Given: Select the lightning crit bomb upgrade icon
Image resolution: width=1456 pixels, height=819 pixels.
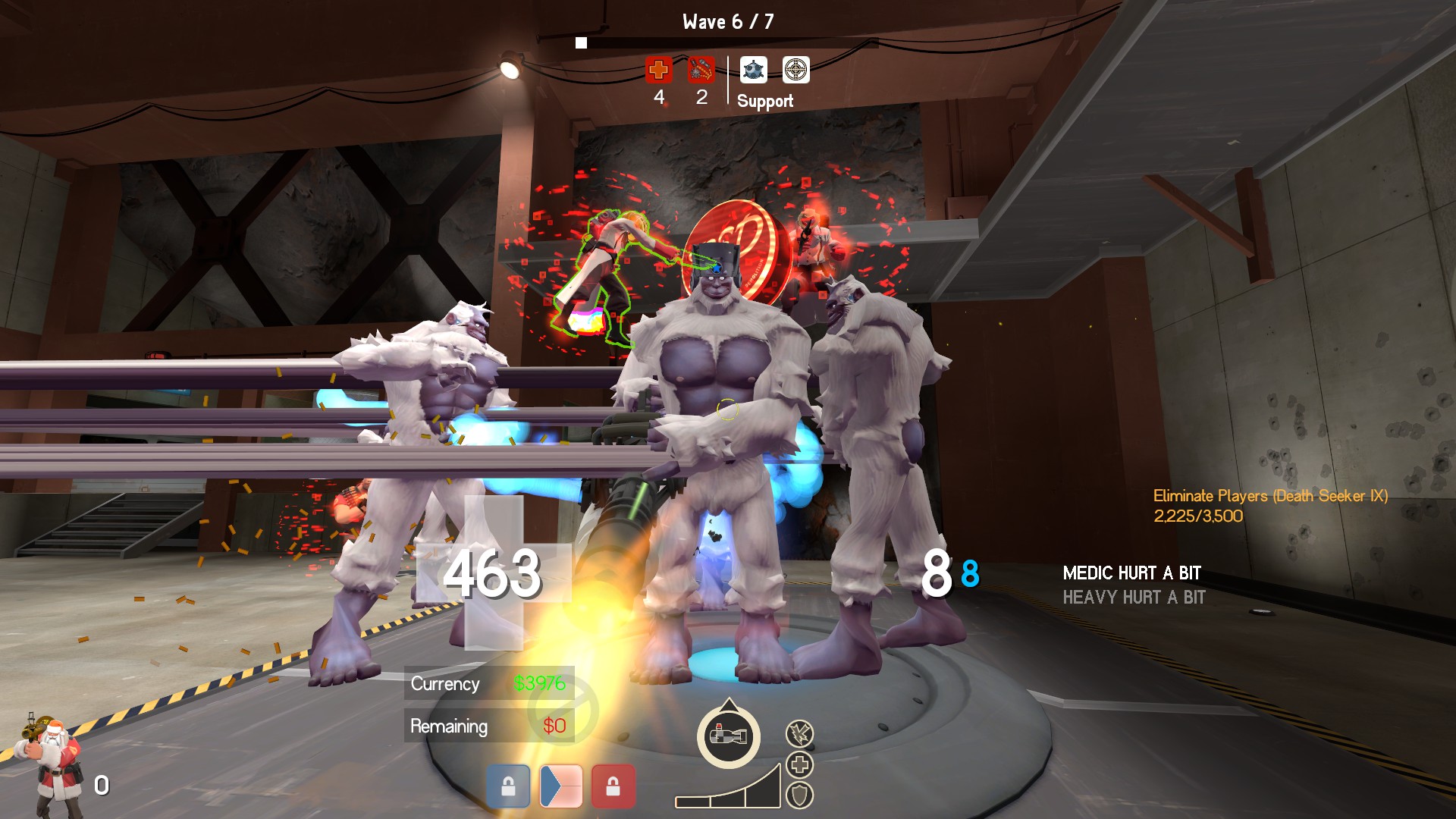Looking at the screenshot, I should click(x=799, y=733).
